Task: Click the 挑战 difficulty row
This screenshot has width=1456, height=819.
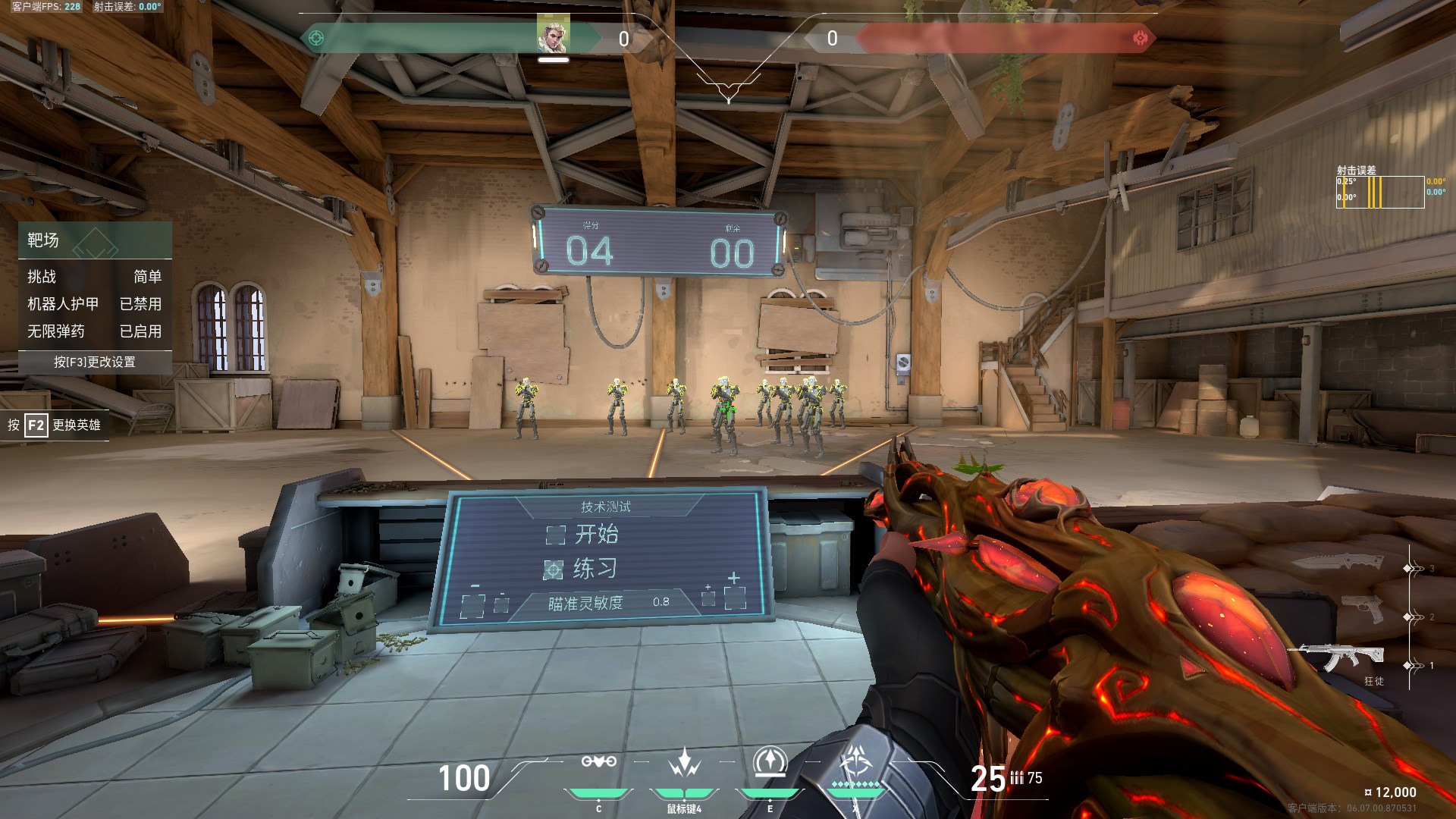Action: 95,277
